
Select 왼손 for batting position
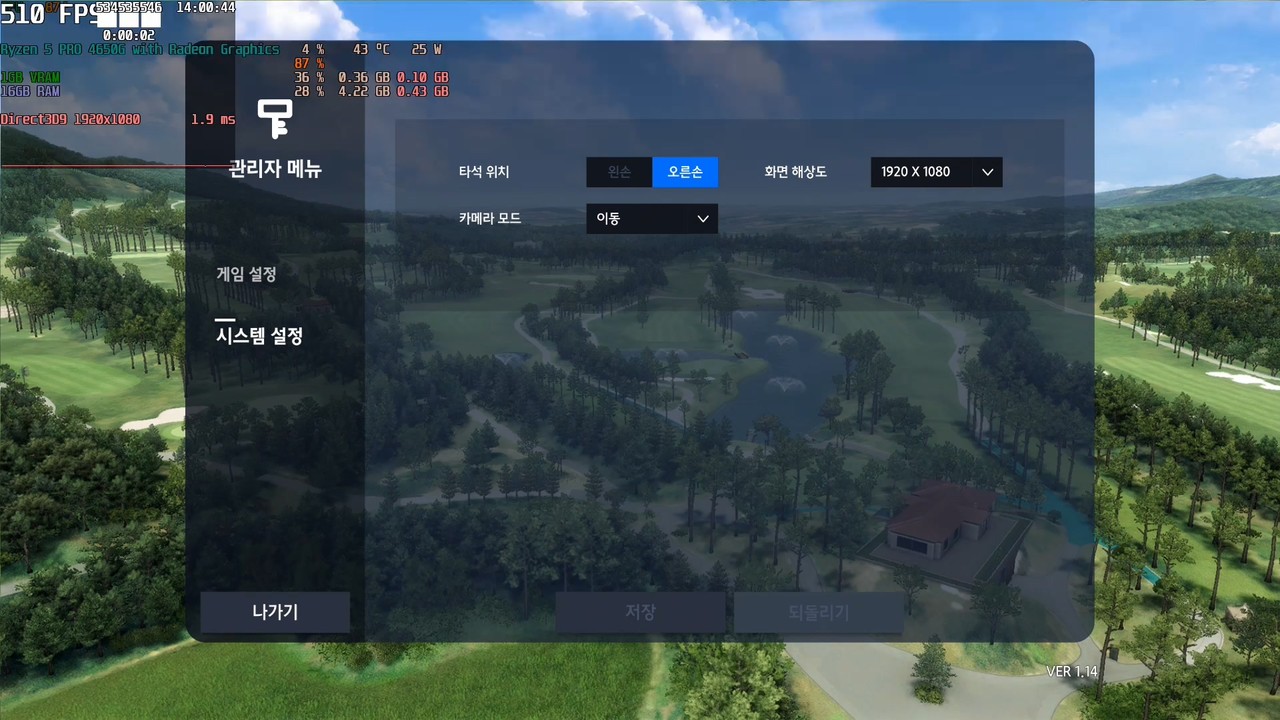pyautogui.click(x=619, y=172)
